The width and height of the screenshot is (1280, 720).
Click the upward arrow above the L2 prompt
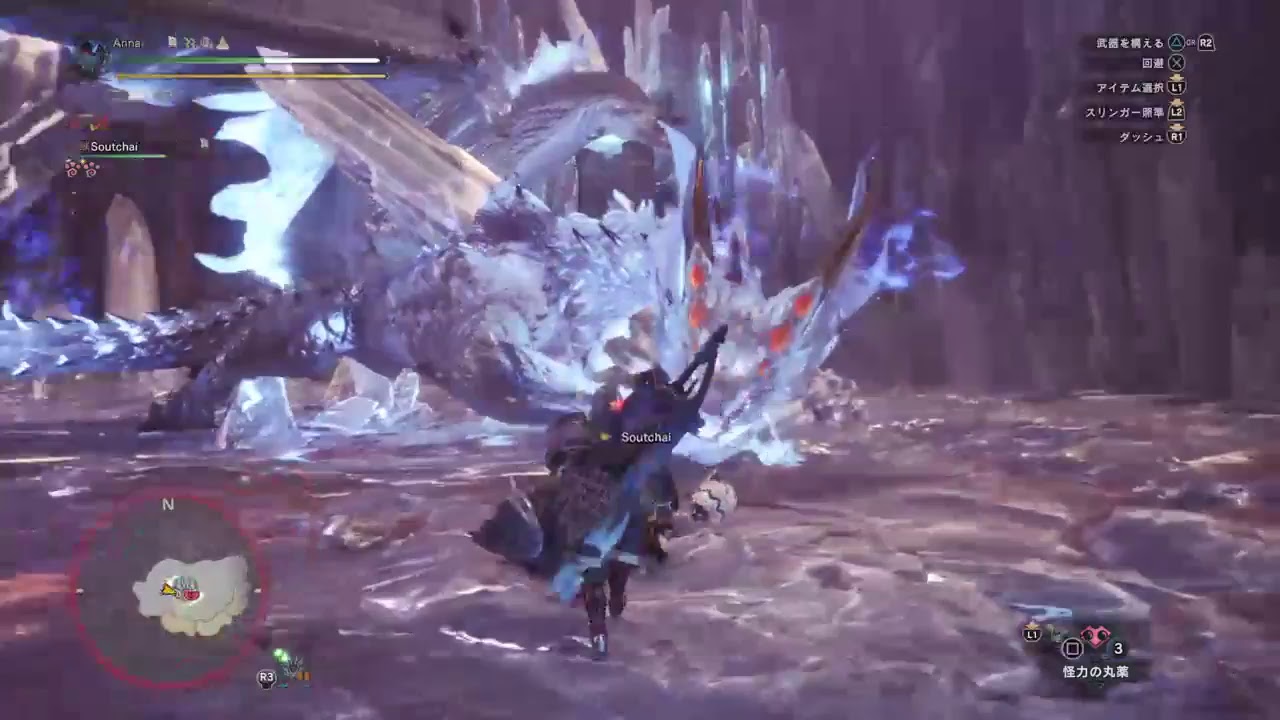[x=1177, y=103]
